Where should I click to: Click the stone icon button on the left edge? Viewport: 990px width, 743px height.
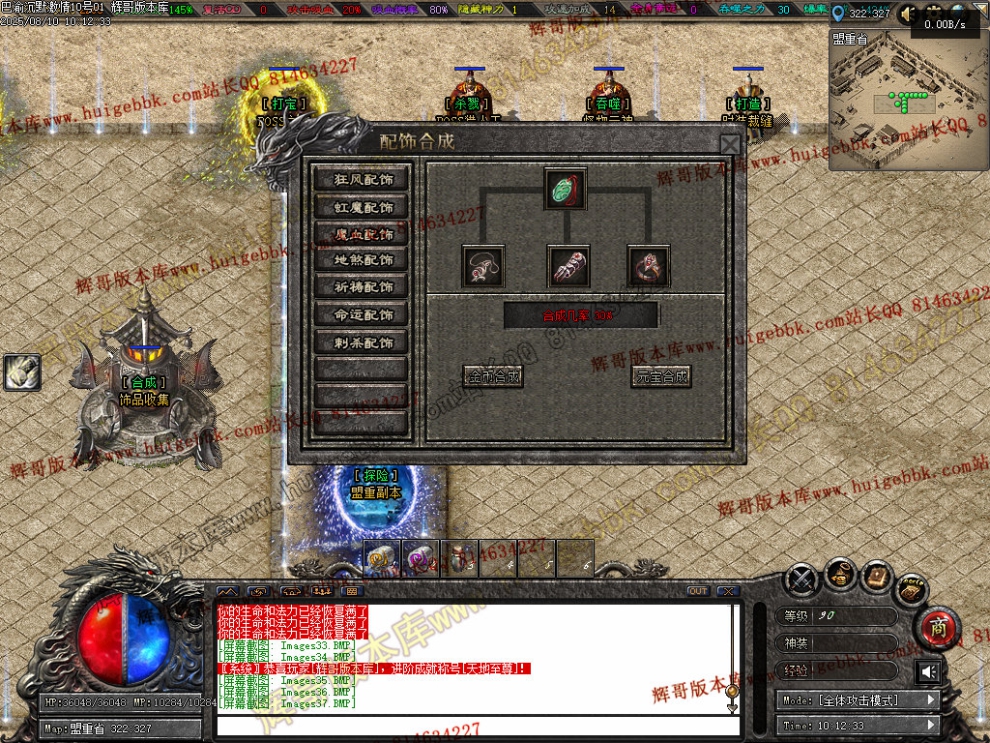point(22,372)
